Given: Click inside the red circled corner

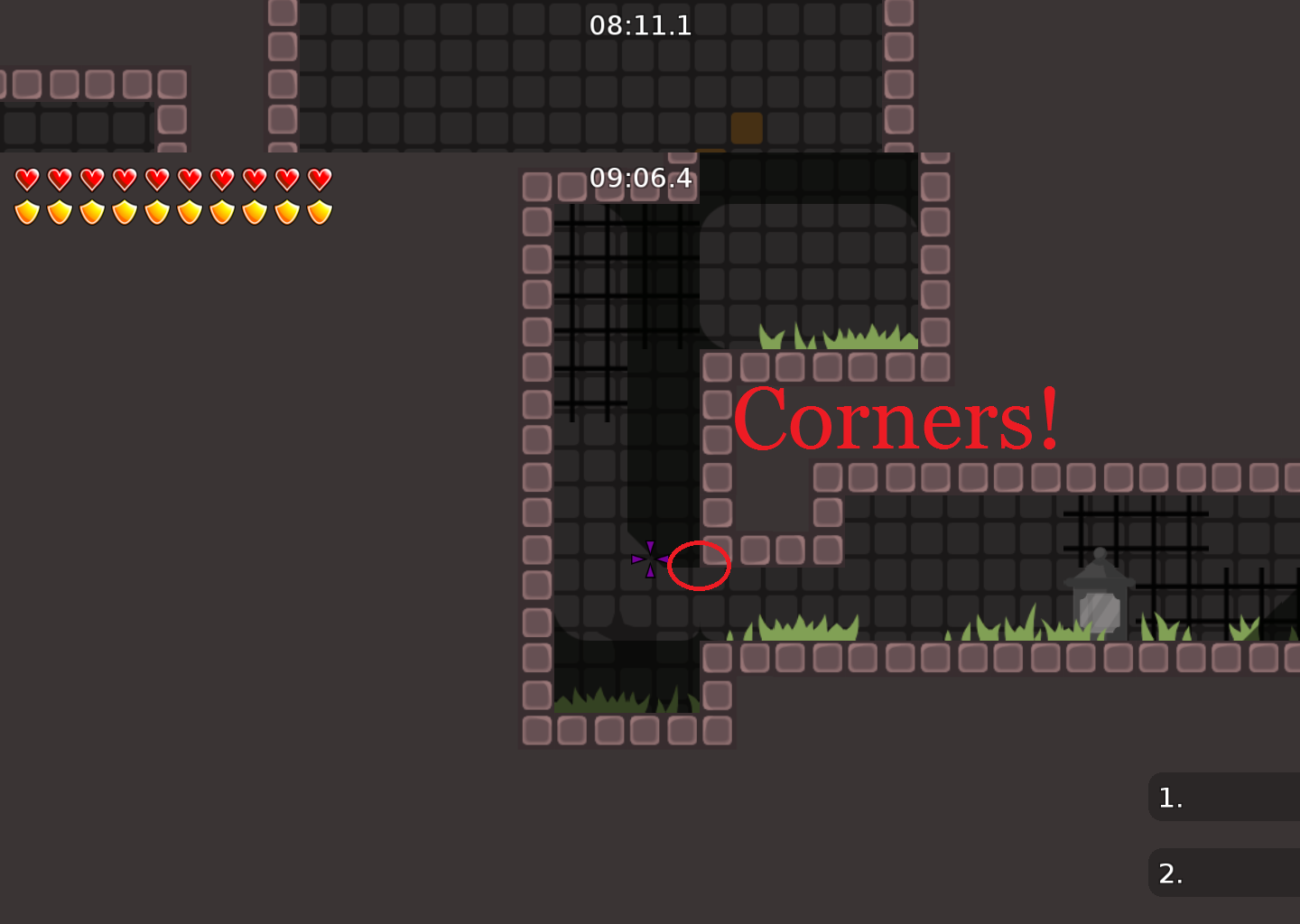Looking at the screenshot, I should click(x=700, y=566).
